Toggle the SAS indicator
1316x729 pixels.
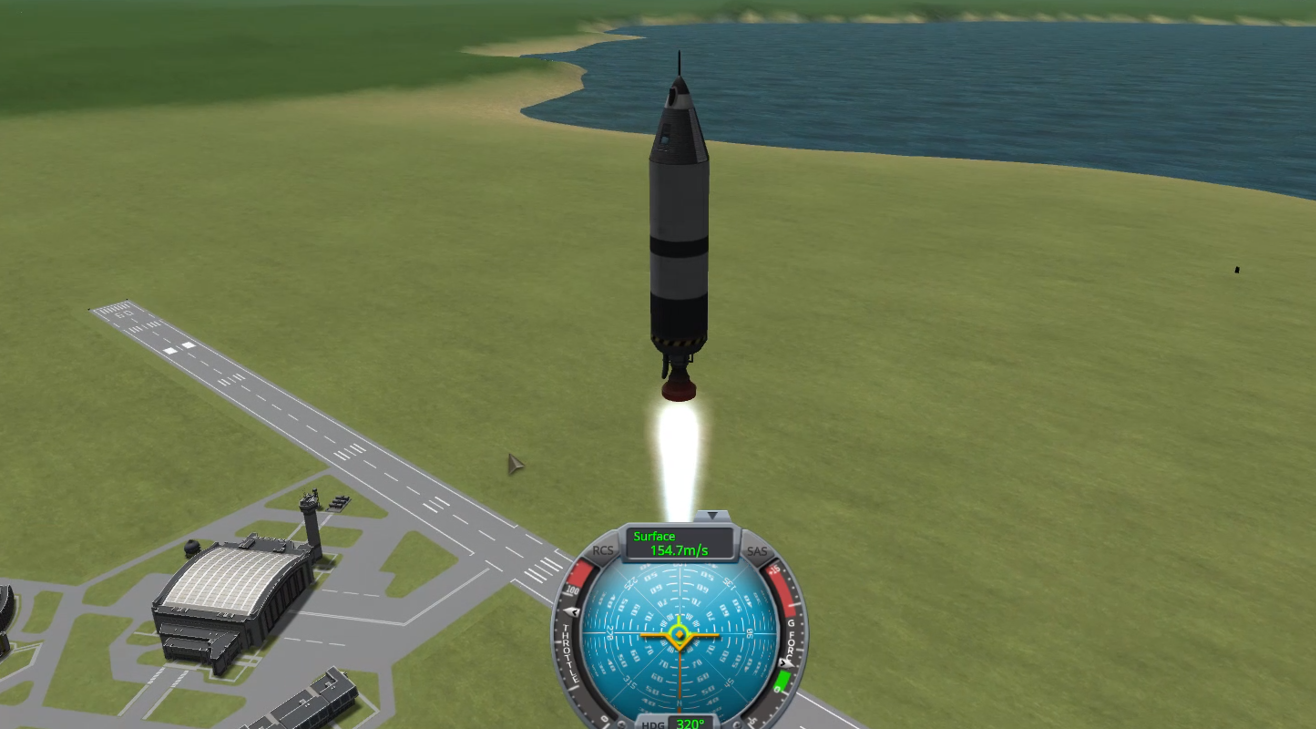(757, 551)
